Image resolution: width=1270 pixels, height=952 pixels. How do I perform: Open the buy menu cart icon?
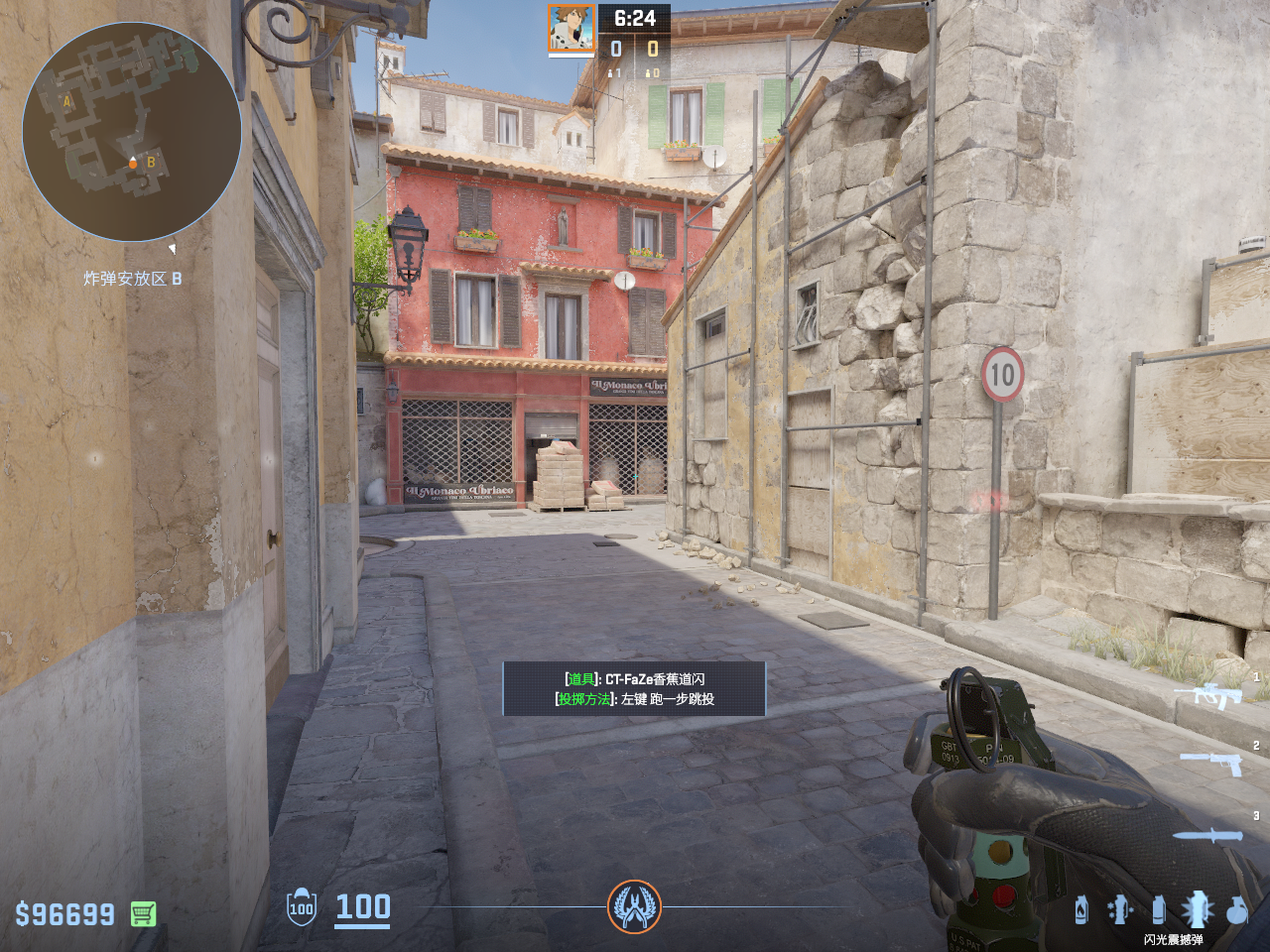[144, 913]
